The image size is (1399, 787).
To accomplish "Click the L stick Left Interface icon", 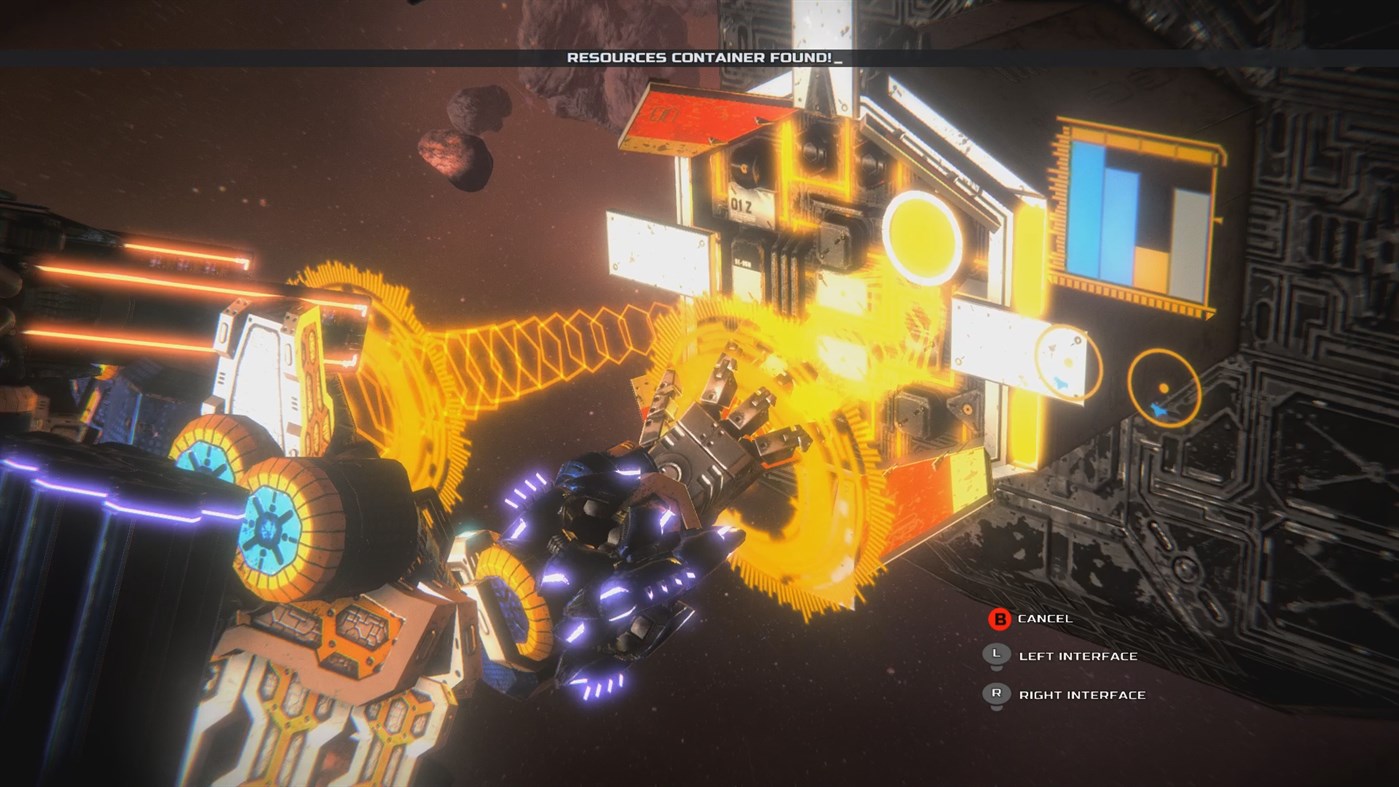I will click(995, 656).
